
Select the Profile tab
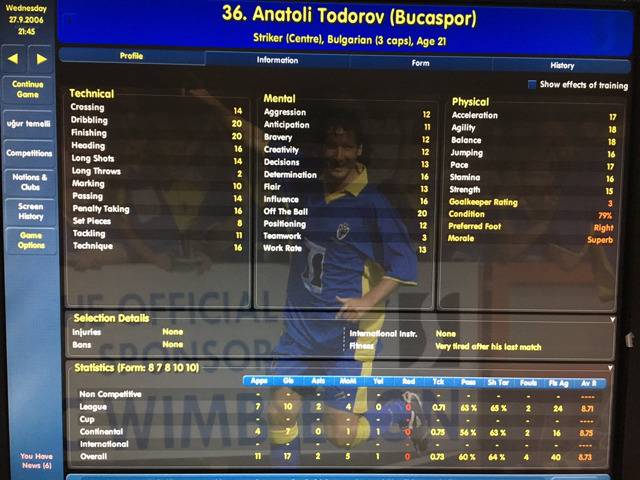131,56
